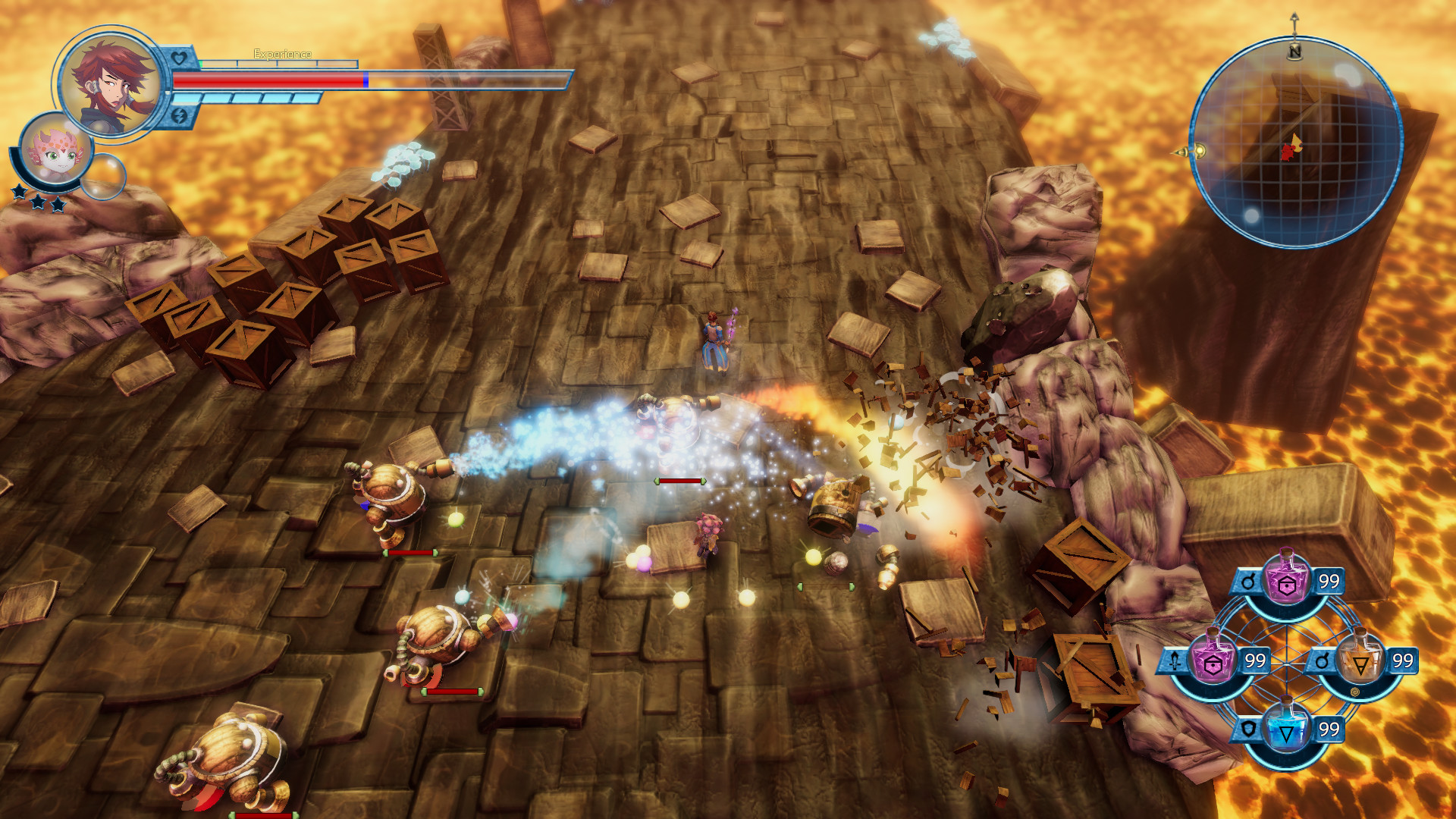Click the Experience progress bar
Screen dimensions: 1456x819
[278, 63]
